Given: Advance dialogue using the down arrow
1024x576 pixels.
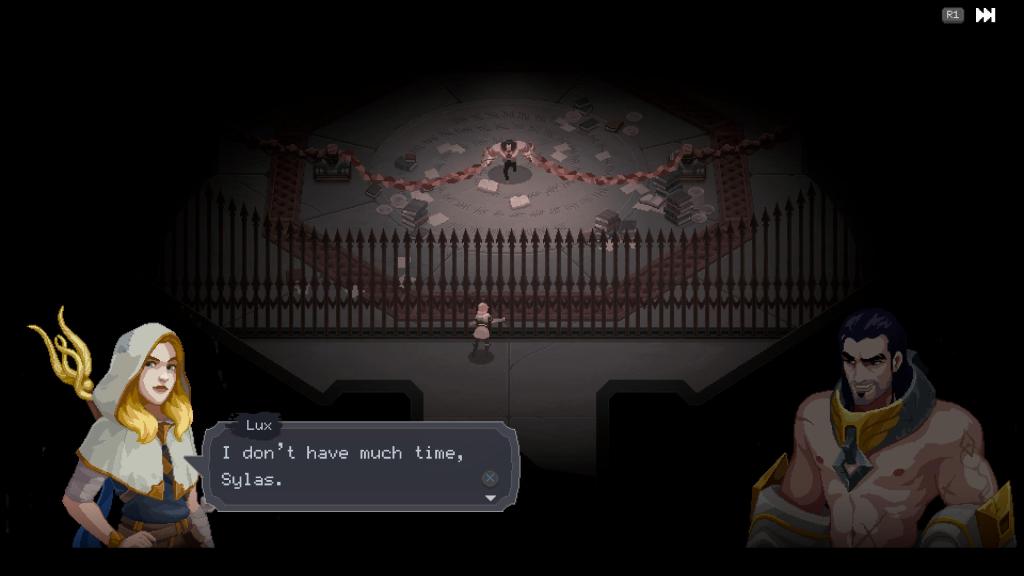Looking at the screenshot, I should (490, 498).
